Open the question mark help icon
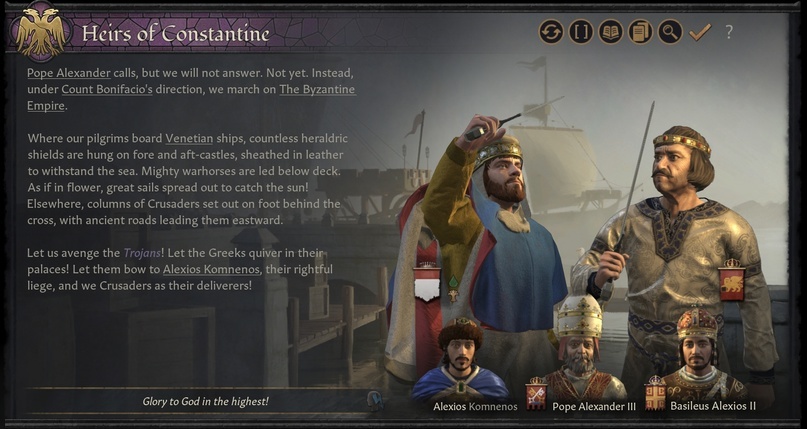 tap(729, 32)
